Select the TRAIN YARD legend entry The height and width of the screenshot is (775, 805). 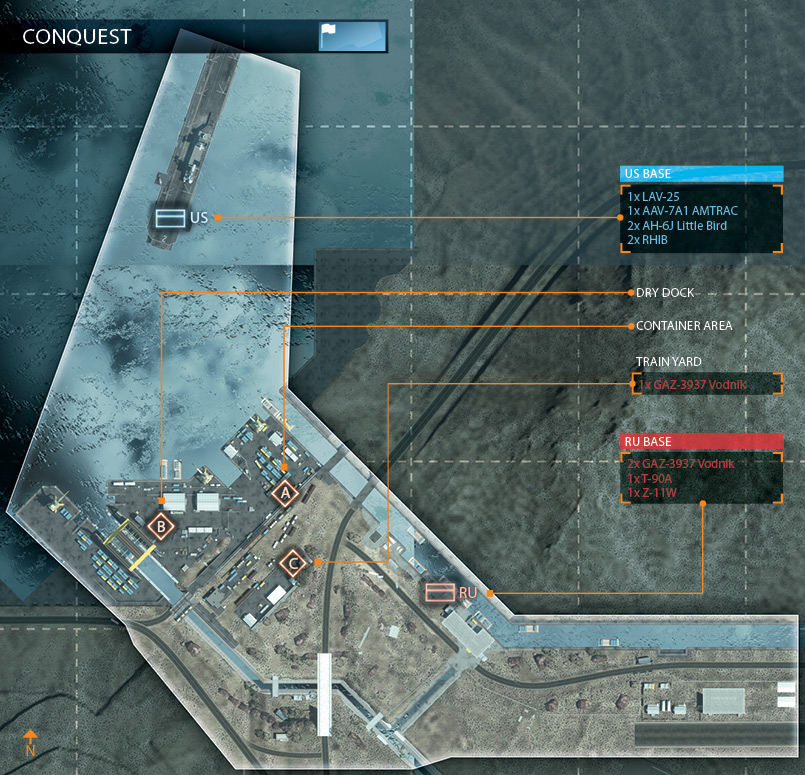click(706, 384)
